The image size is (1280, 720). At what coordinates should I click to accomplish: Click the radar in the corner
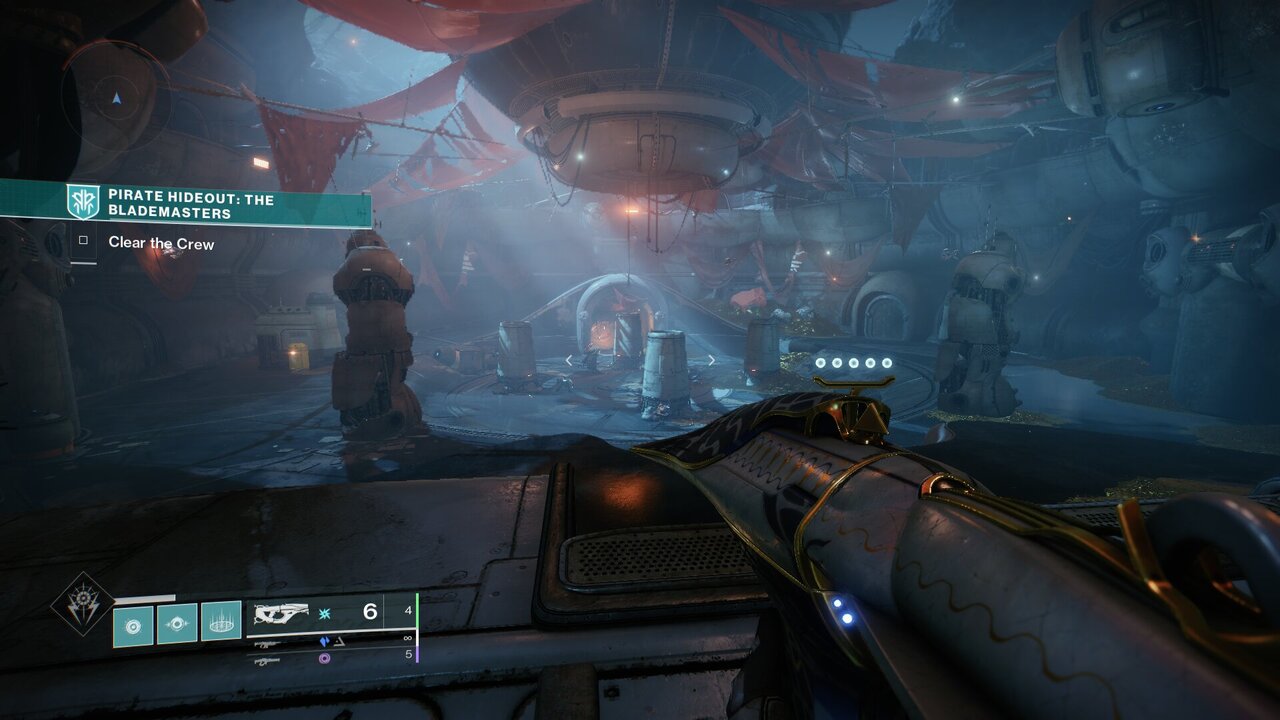(117, 98)
